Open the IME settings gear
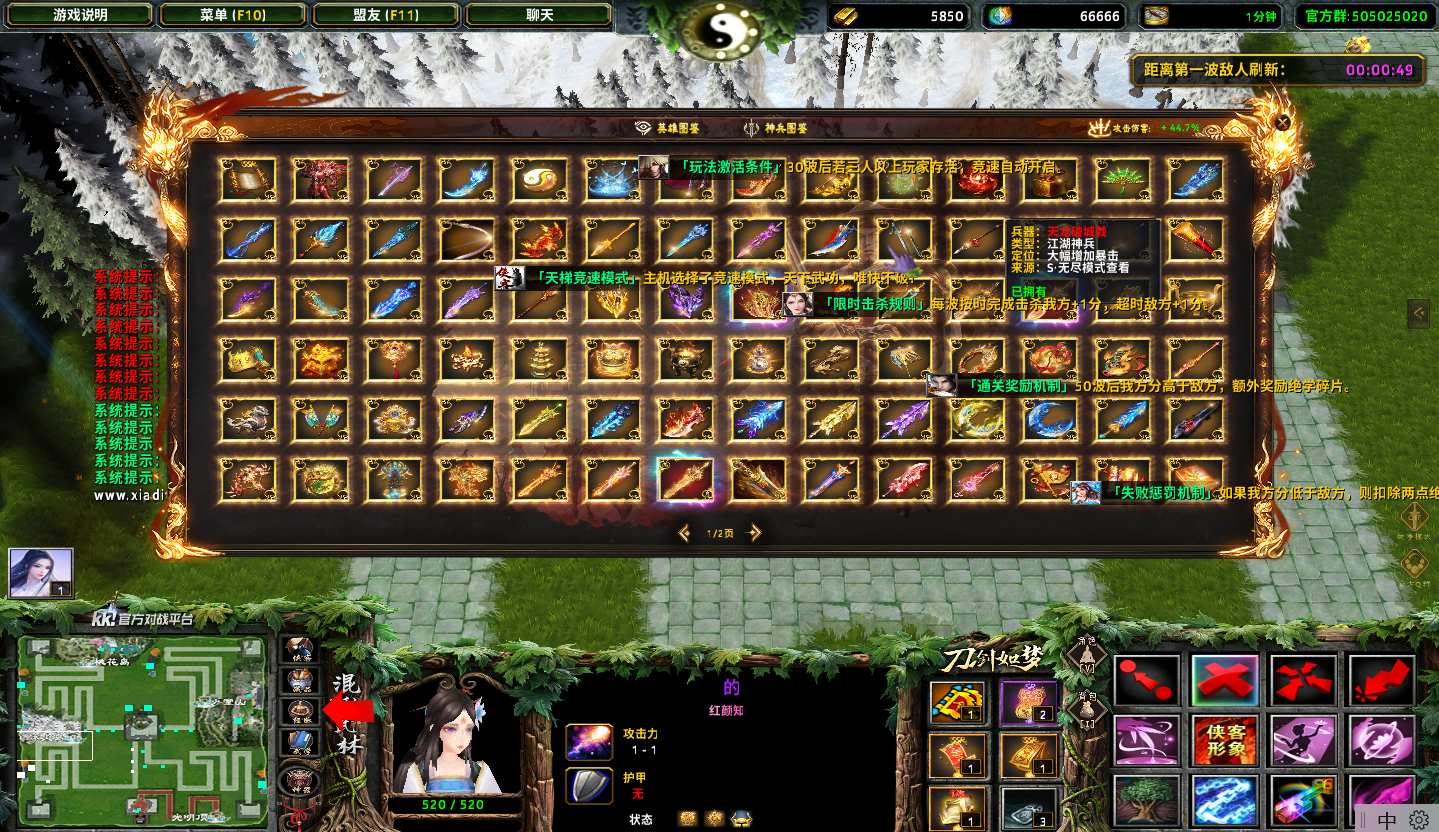Image resolution: width=1439 pixels, height=832 pixels. pos(1419,820)
